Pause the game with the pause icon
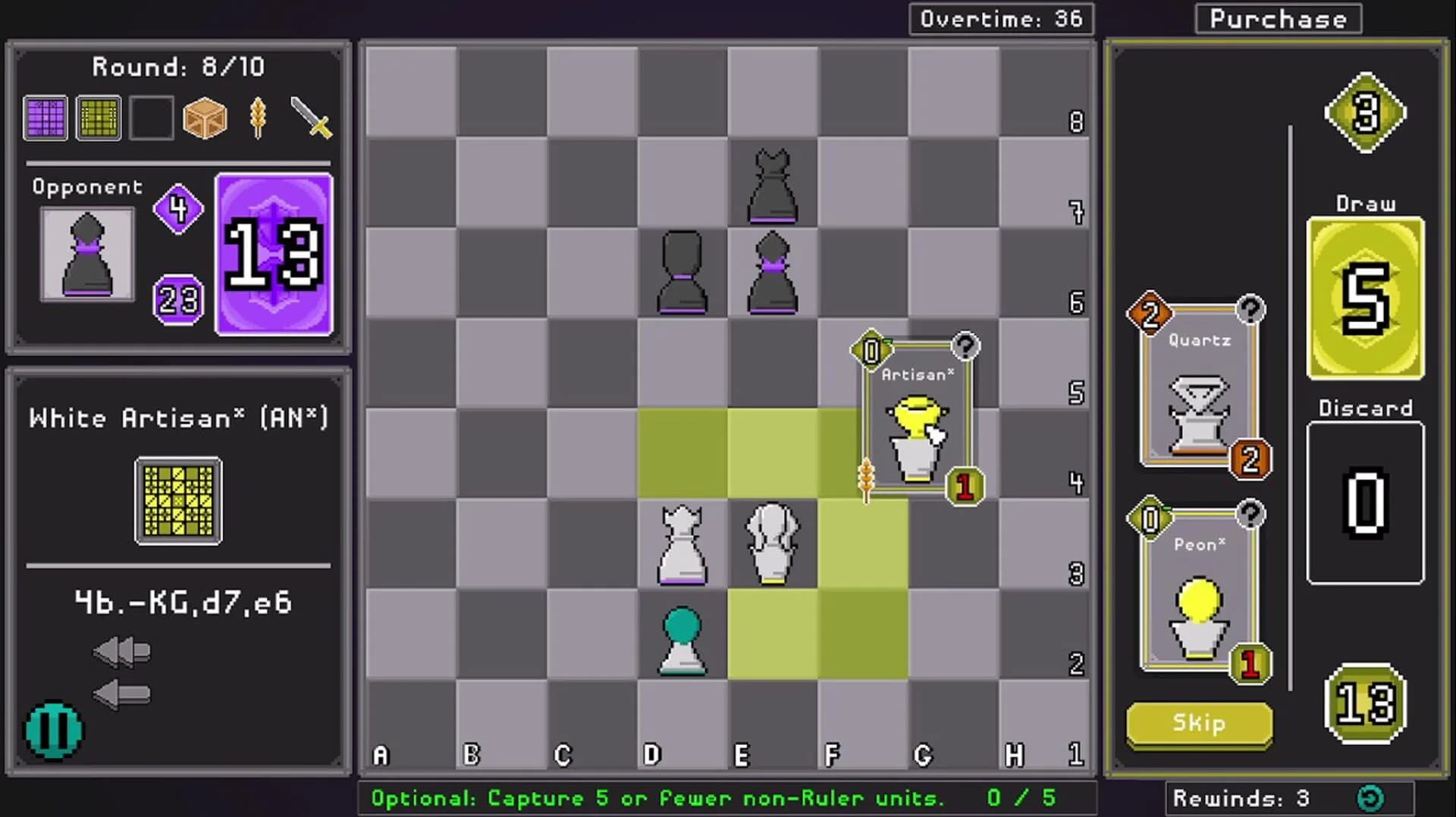This screenshot has height=817, width=1456. [53, 730]
